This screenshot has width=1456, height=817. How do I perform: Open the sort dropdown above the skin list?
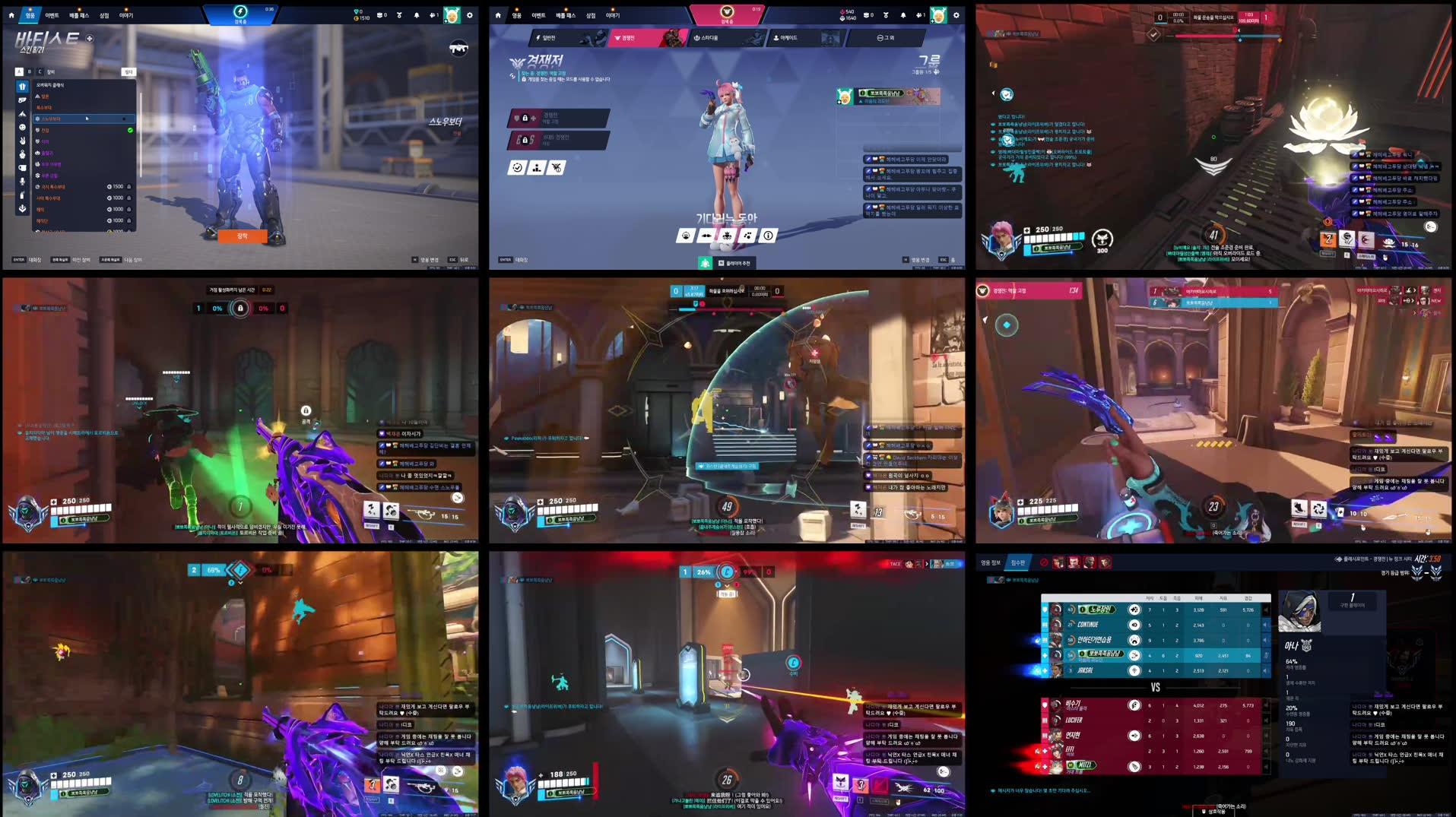tap(129, 71)
